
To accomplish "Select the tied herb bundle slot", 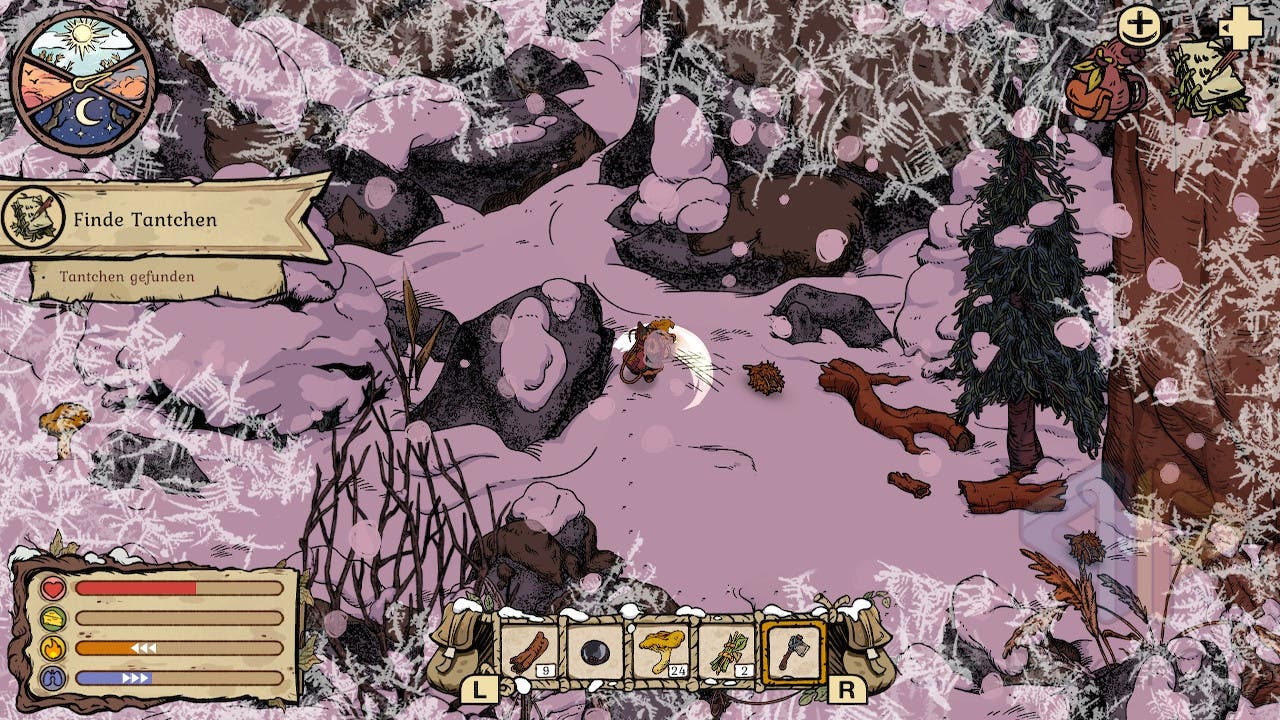I will click(x=726, y=653).
